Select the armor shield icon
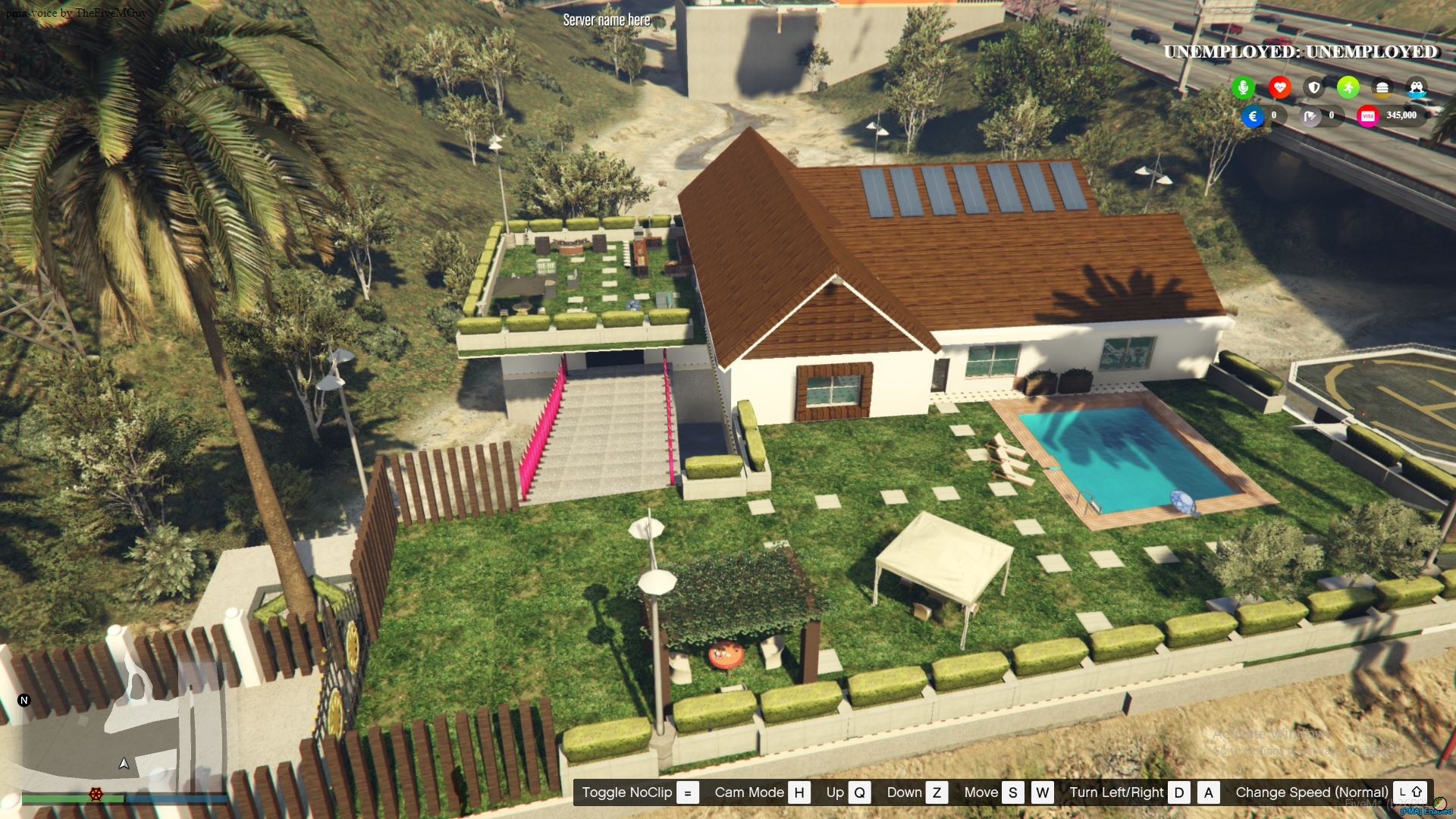This screenshot has width=1456, height=819. (1314, 86)
